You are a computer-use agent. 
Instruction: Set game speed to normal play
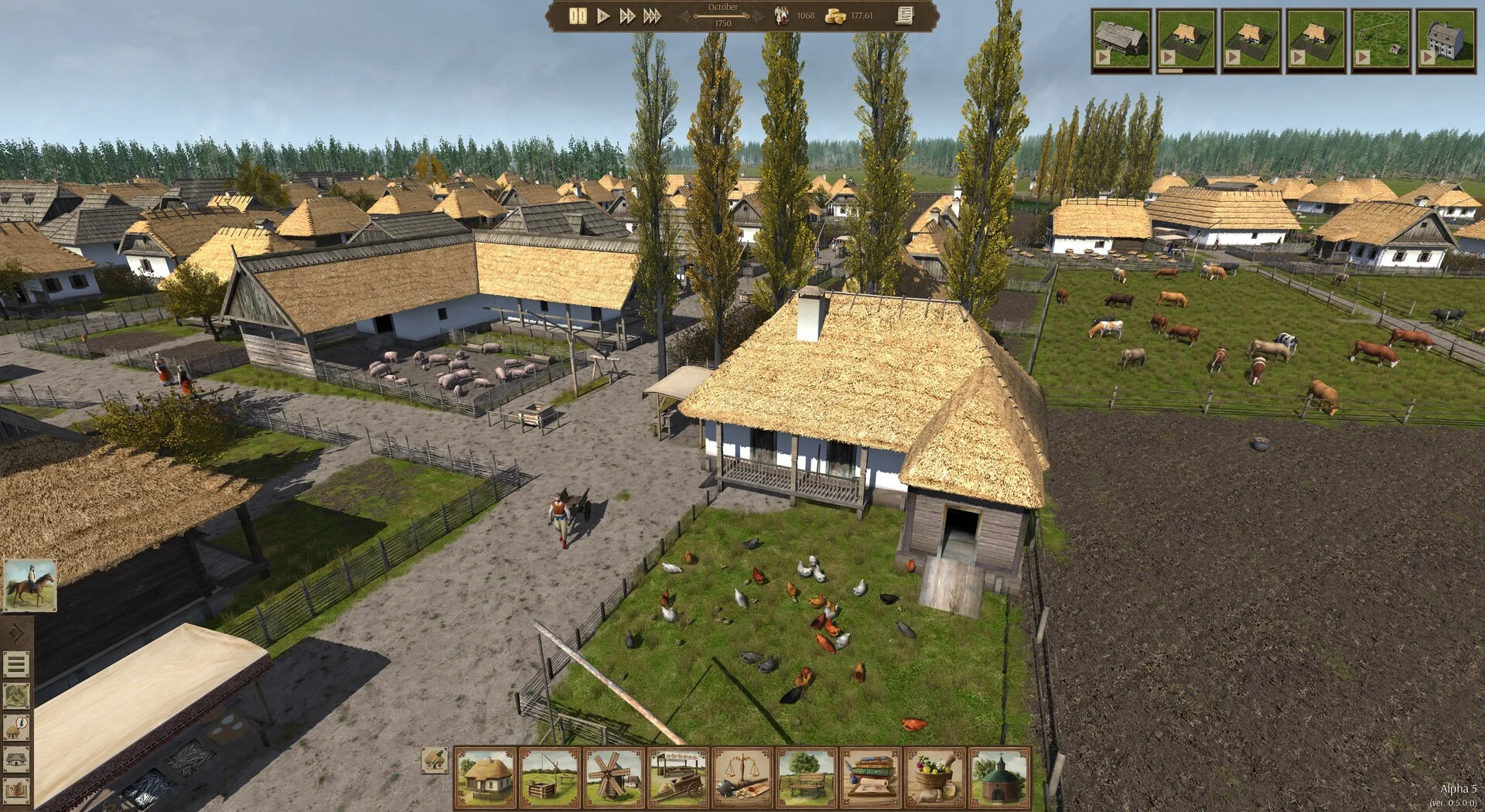tap(603, 15)
